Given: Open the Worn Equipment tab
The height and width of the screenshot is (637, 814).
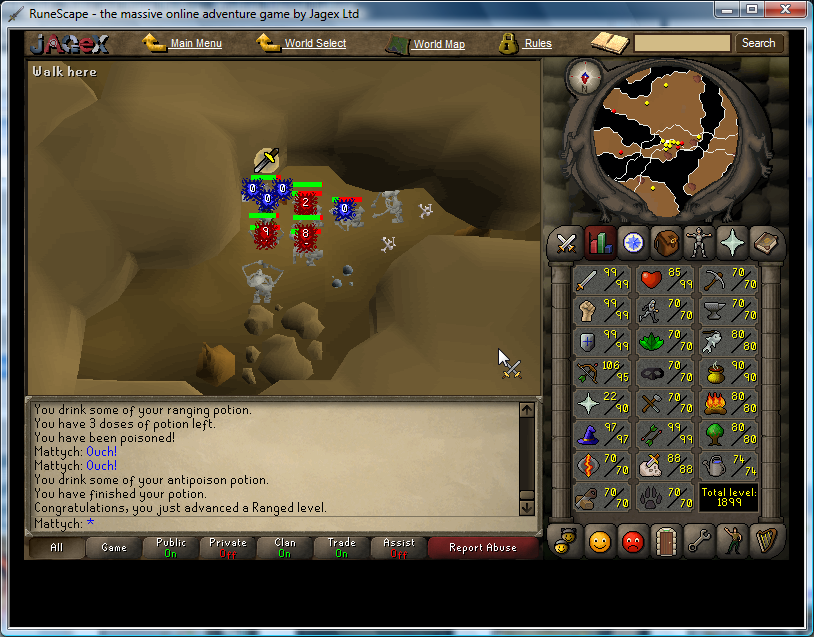Looking at the screenshot, I should pos(698,242).
